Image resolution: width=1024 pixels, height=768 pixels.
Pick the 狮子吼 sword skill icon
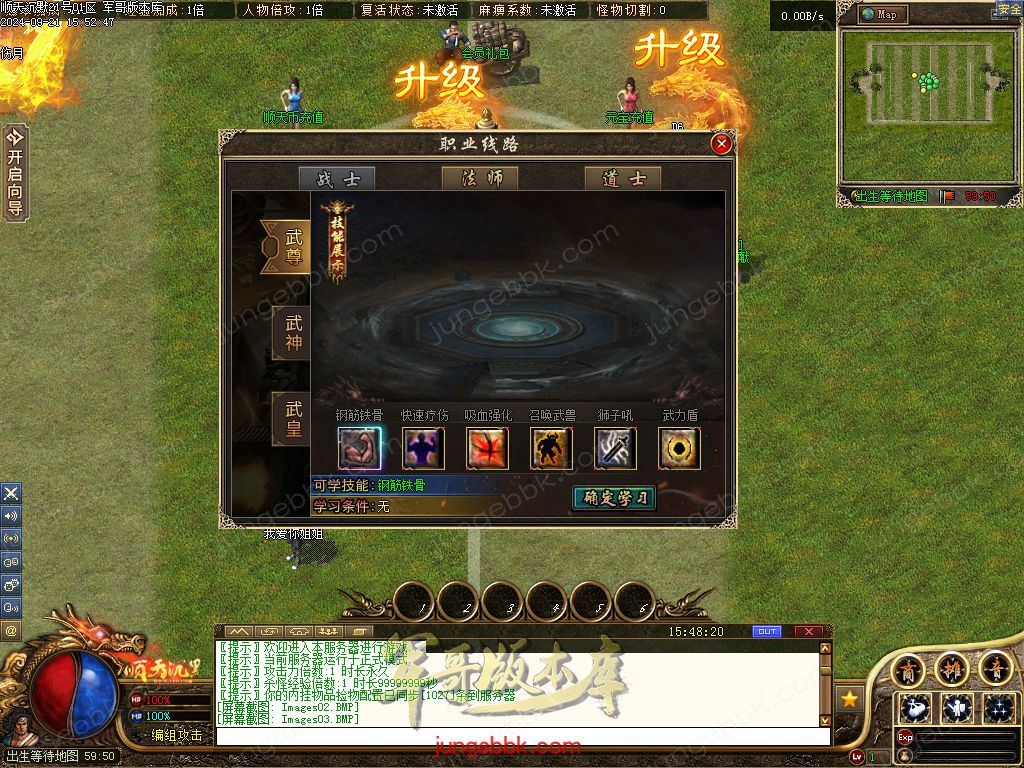615,448
